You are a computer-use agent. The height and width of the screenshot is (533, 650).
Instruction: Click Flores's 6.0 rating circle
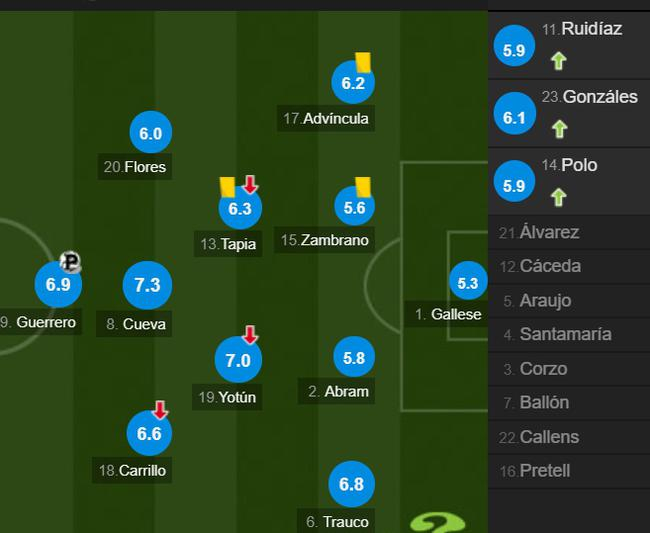151,133
